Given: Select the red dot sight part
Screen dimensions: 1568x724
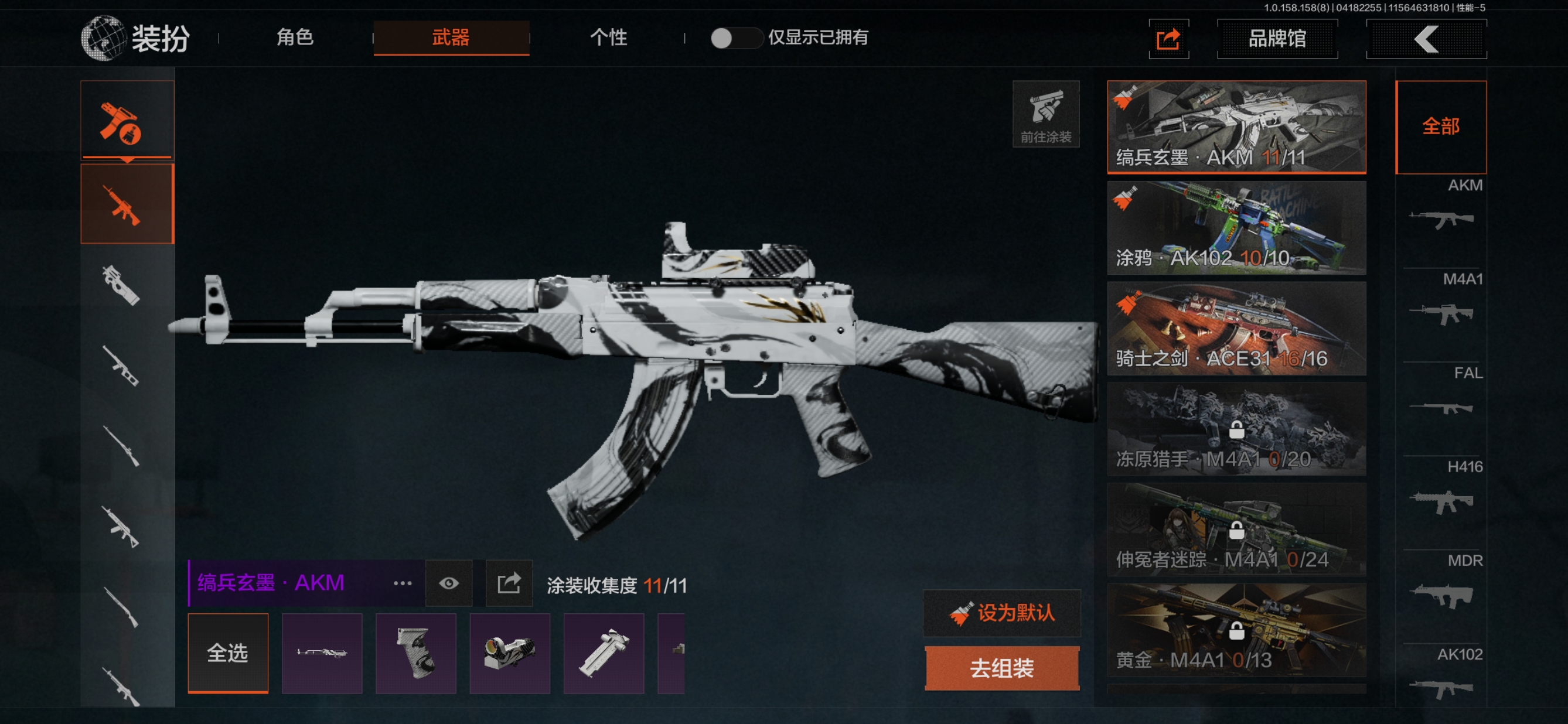Looking at the screenshot, I should pos(509,653).
